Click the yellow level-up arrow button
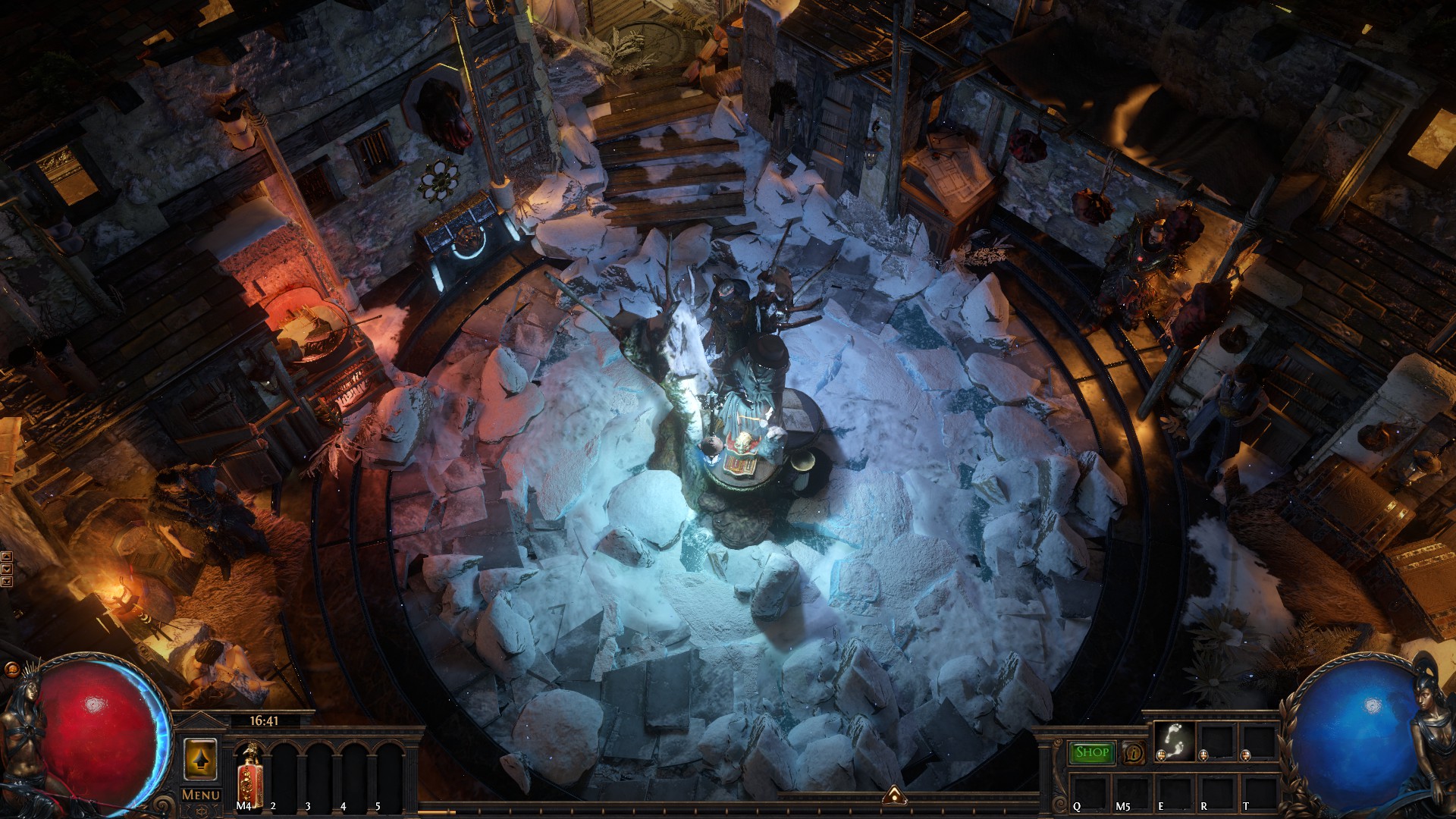Screen dimensions: 1456x819 point(201,759)
